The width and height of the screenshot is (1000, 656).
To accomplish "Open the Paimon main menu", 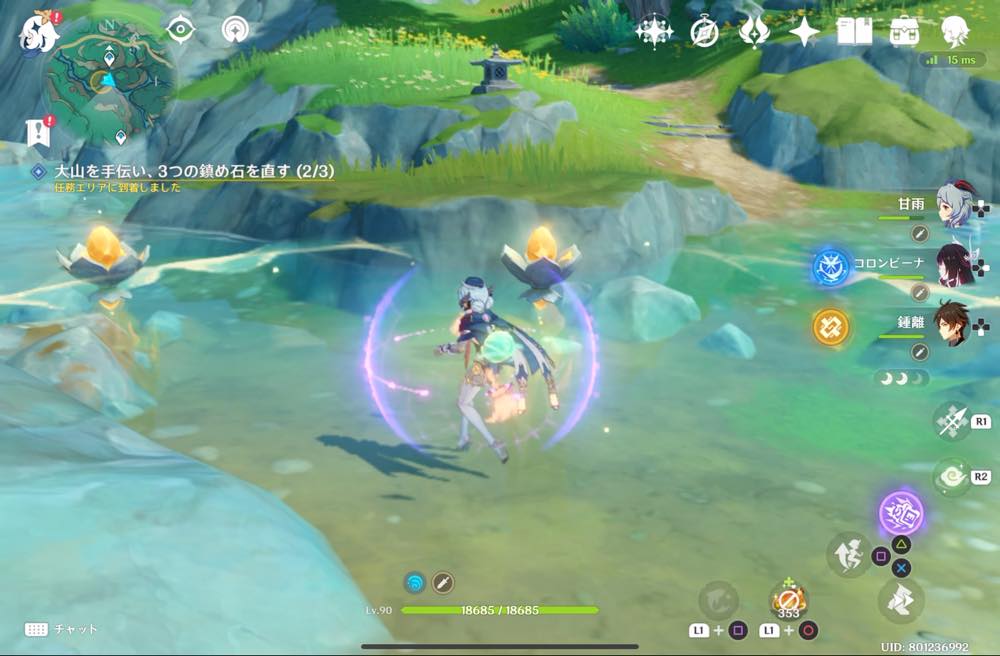I will coord(36,30).
